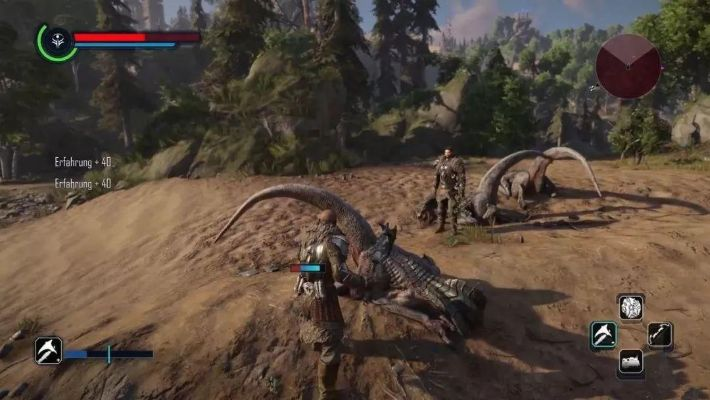The width and height of the screenshot is (710, 400).
Task: Click the equipped axe weapon icon
Action: coord(48,350)
